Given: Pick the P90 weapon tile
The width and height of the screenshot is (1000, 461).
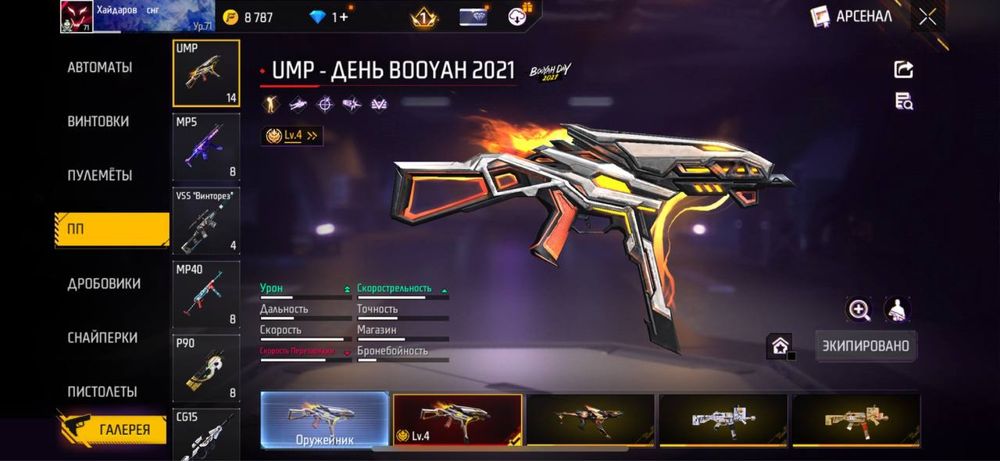Looking at the screenshot, I should pyautogui.click(x=206, y=368).
